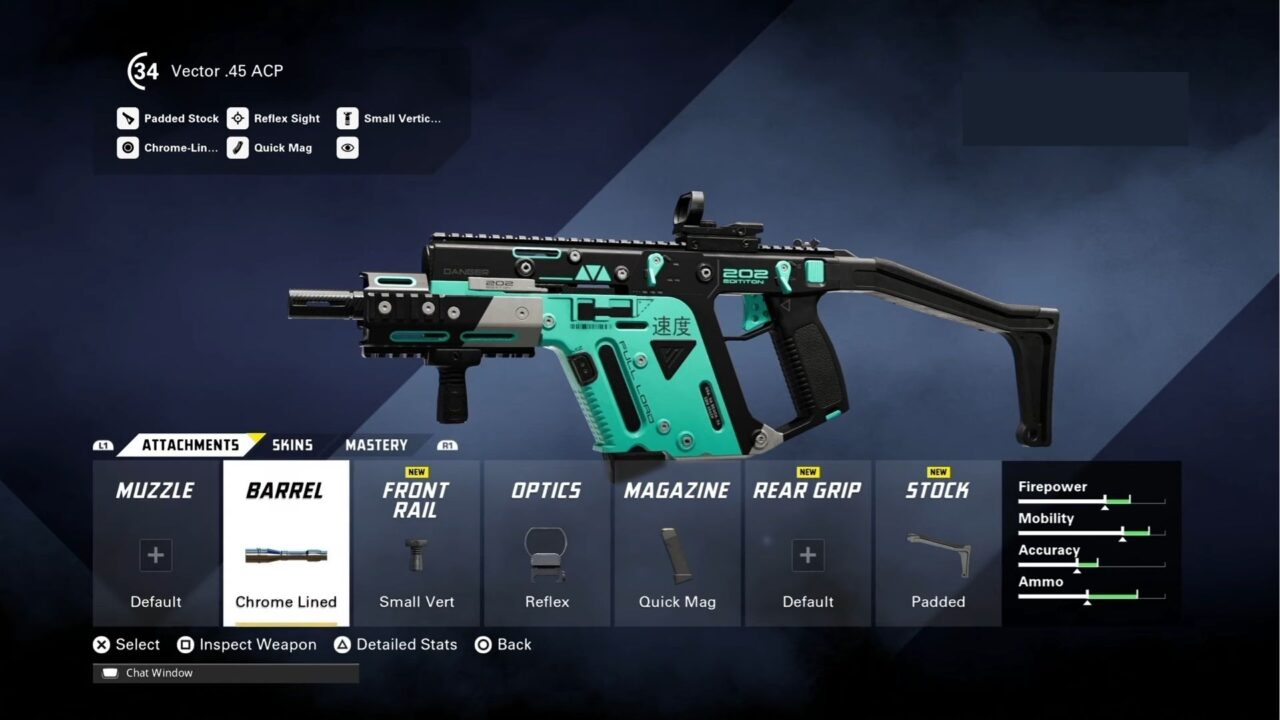This screenshot has height=720, width=1280.
Task: Click the Small Vert front rail icon
Action: coord(416,556)
